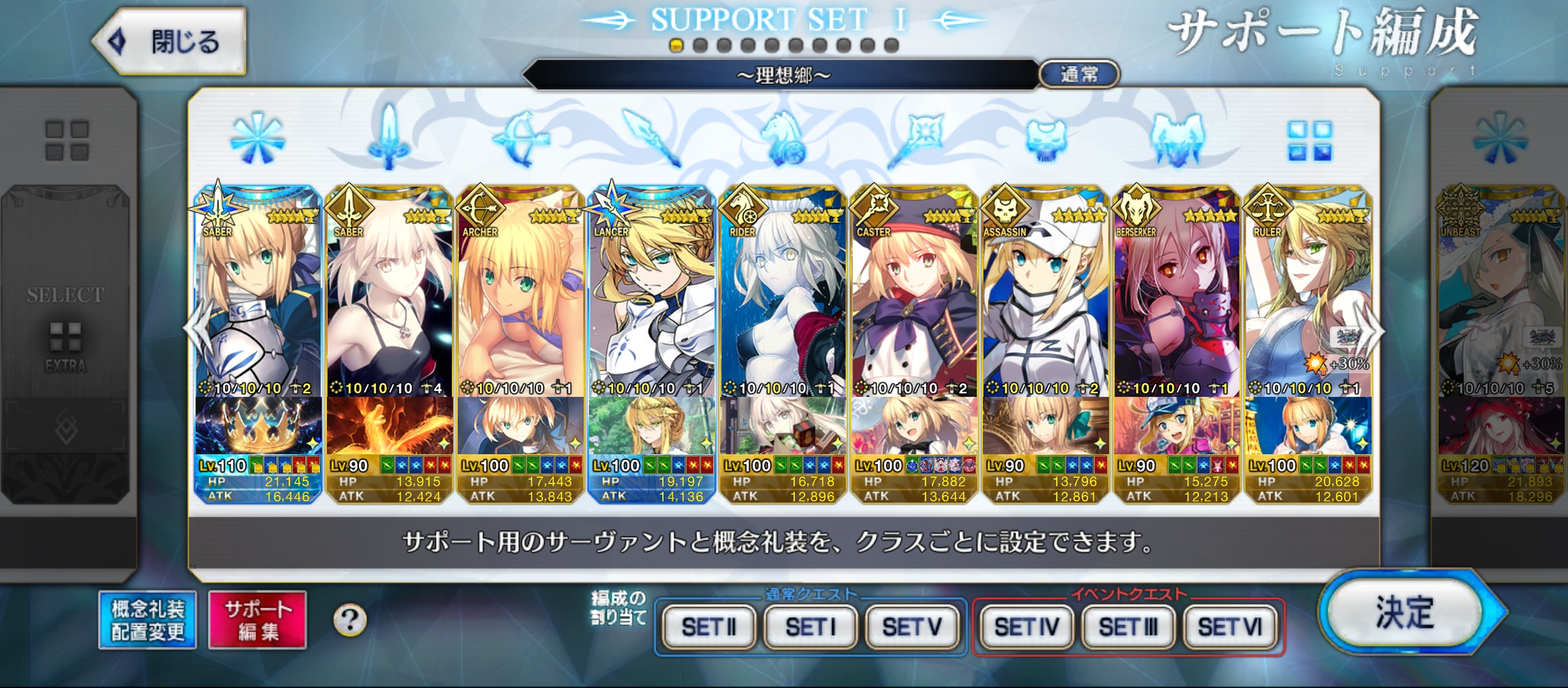The image size is (1568, 688).
Task: Close the support setup screen
Action: coord(170,41)
